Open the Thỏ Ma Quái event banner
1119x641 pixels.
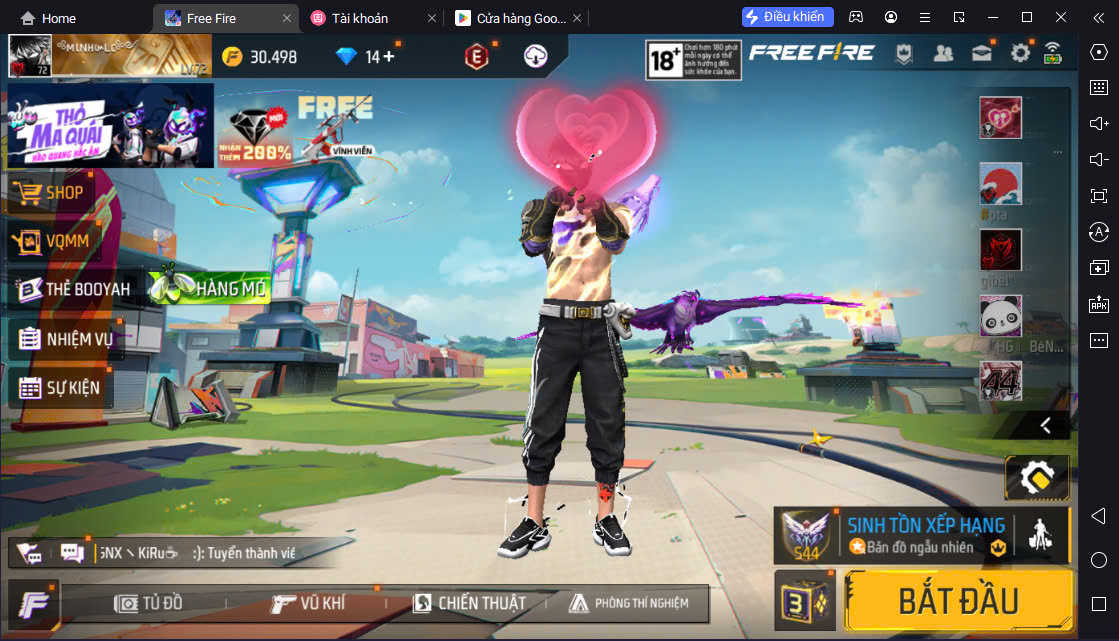click(x=108, y=125)
